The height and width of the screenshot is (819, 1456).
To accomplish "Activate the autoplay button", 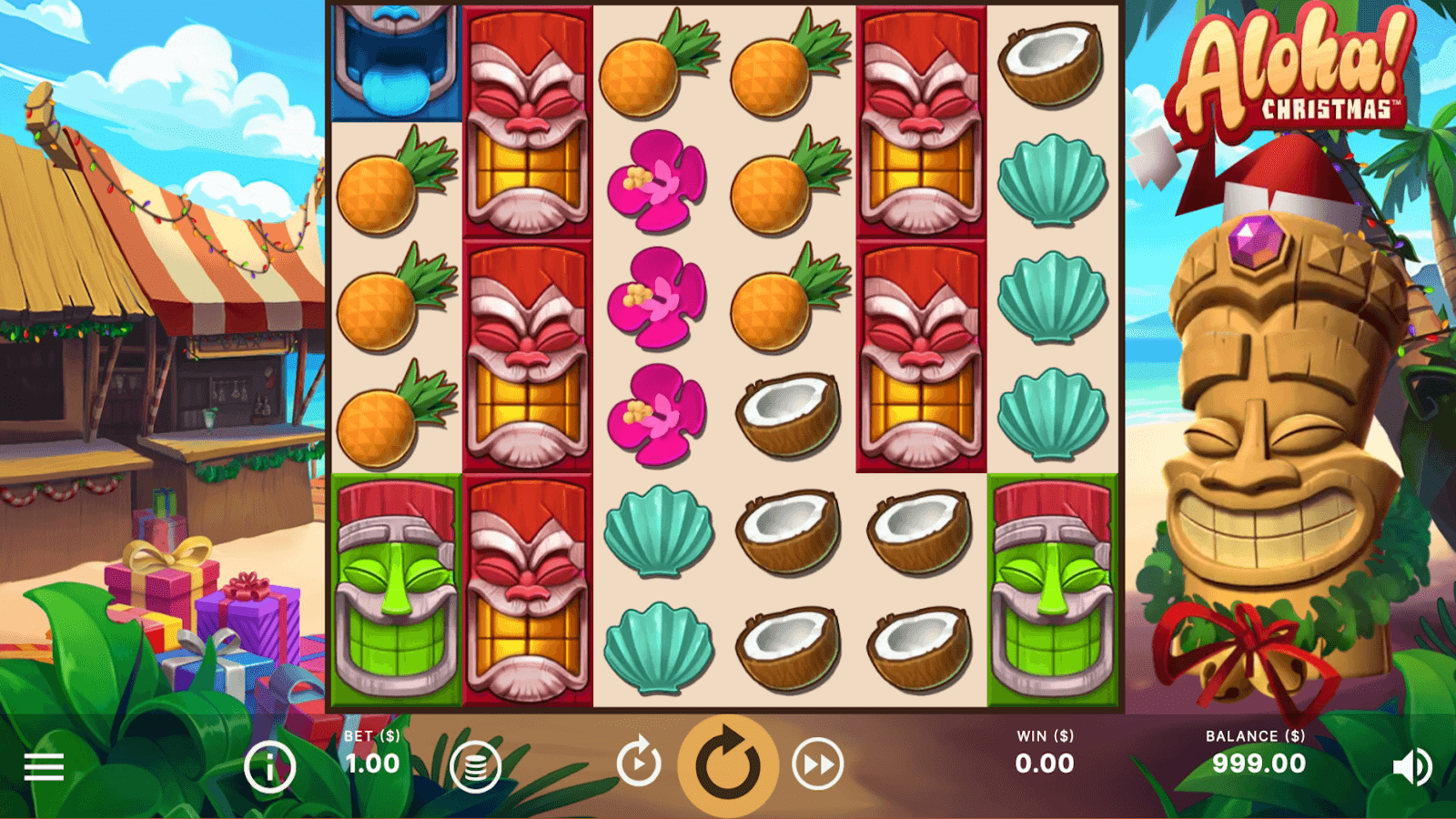I will point(639,763).
